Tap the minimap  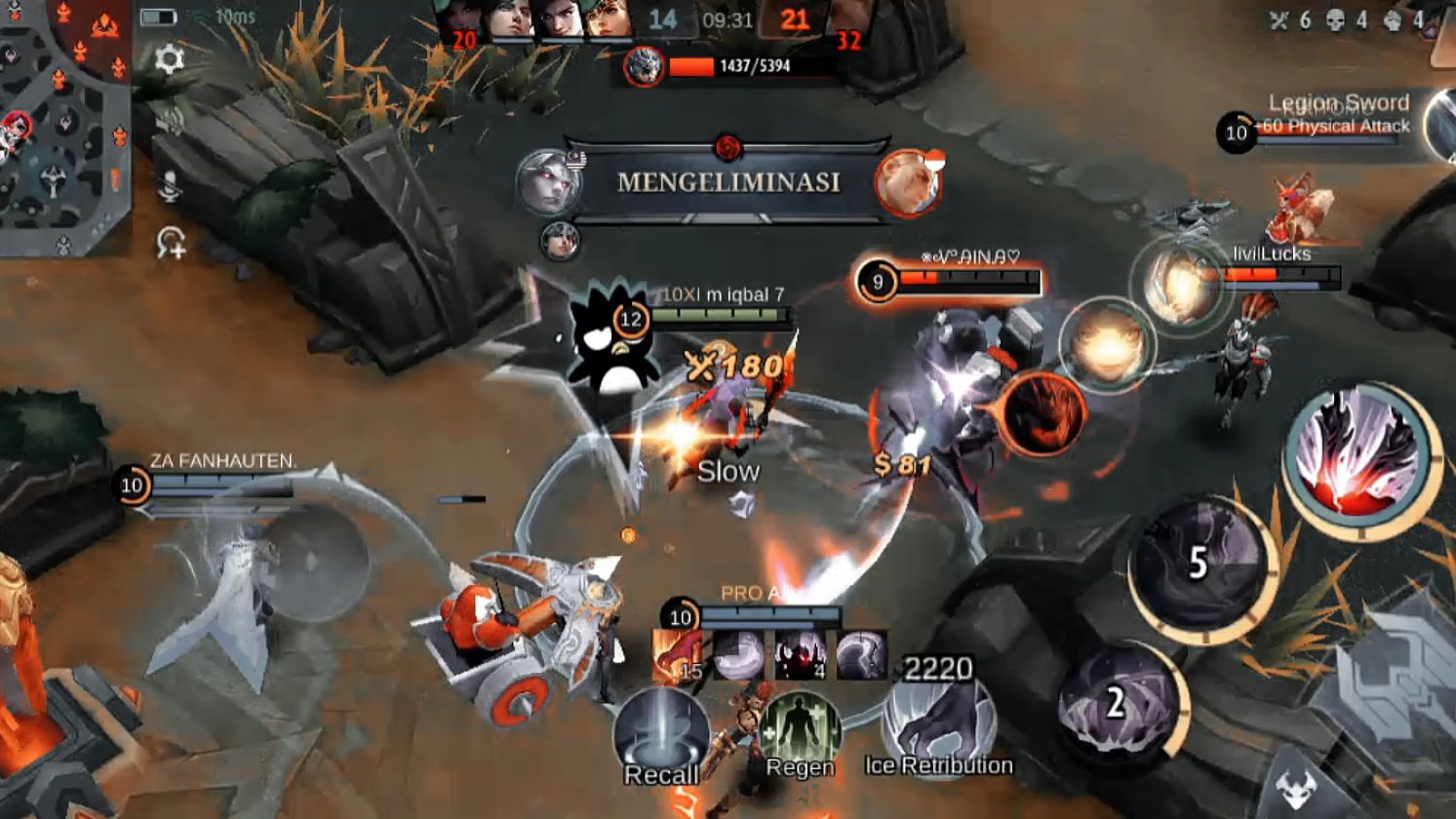tap(64, 127)
